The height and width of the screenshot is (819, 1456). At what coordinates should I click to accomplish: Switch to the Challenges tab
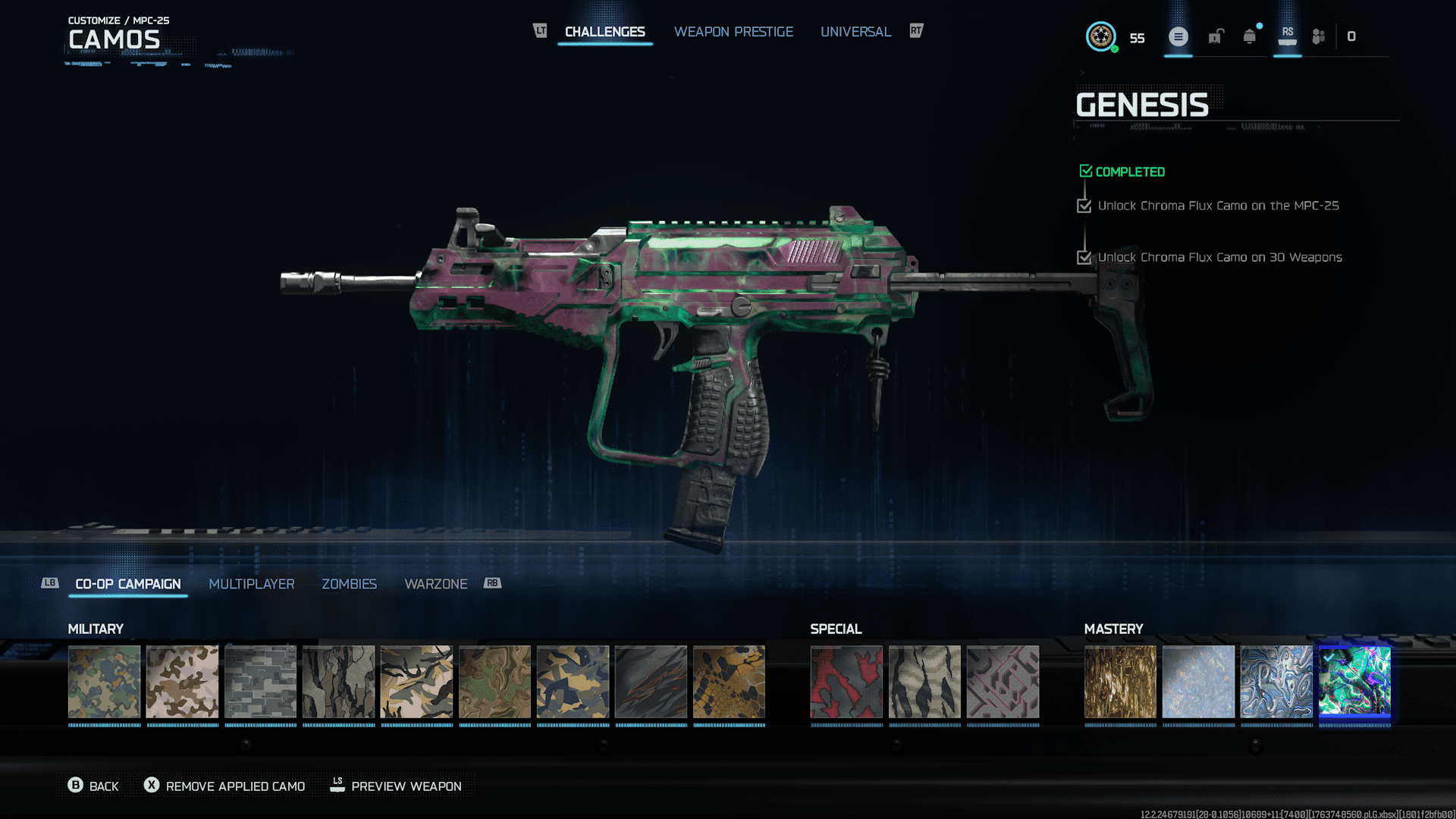604,32
